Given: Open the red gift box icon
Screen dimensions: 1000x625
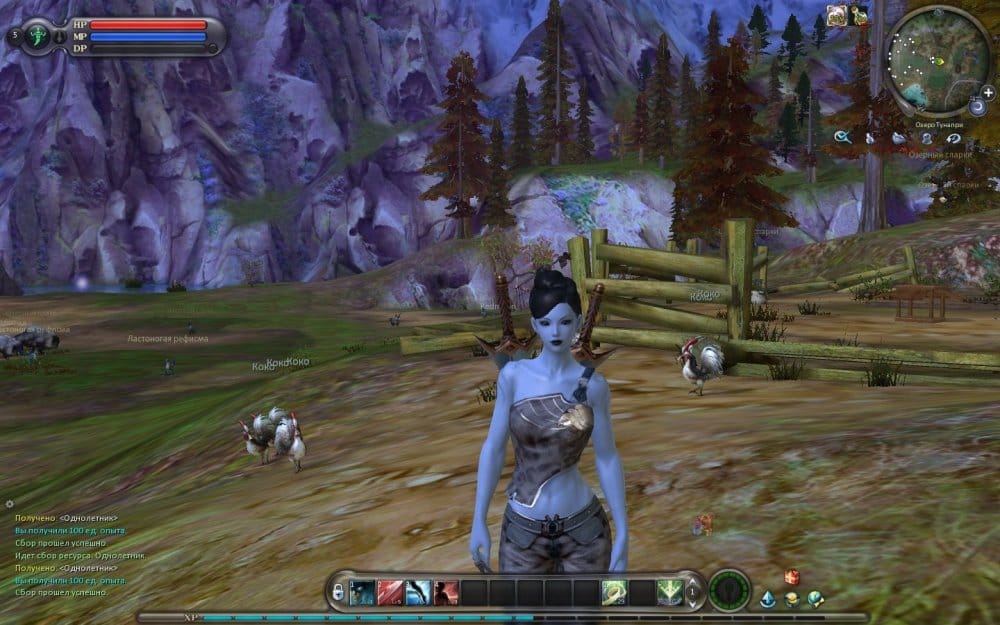Looking at the screenshot, I should pyautogui.click(x=792, y=576).
